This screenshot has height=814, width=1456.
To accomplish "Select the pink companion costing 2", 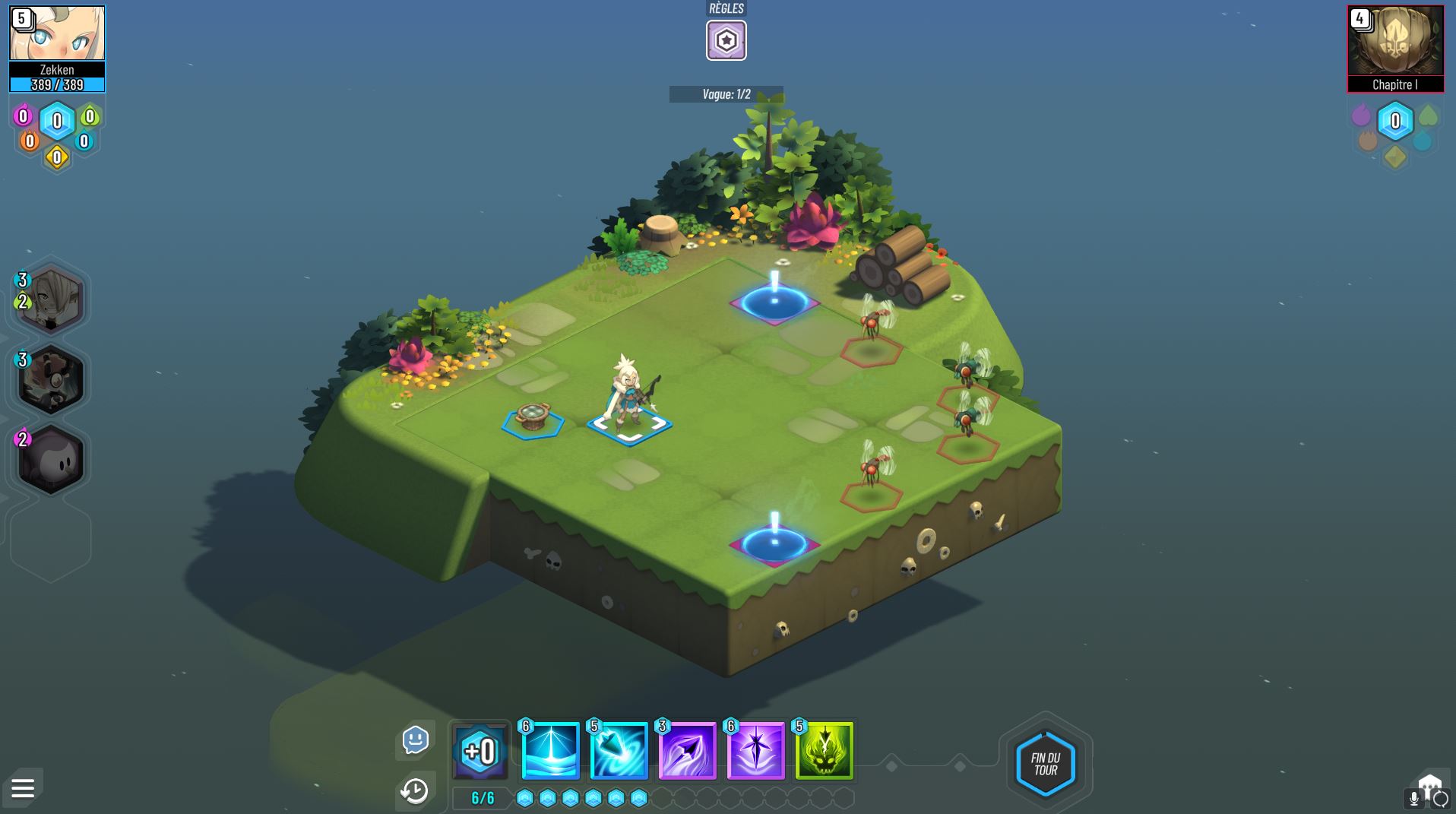I will [49, 458].
